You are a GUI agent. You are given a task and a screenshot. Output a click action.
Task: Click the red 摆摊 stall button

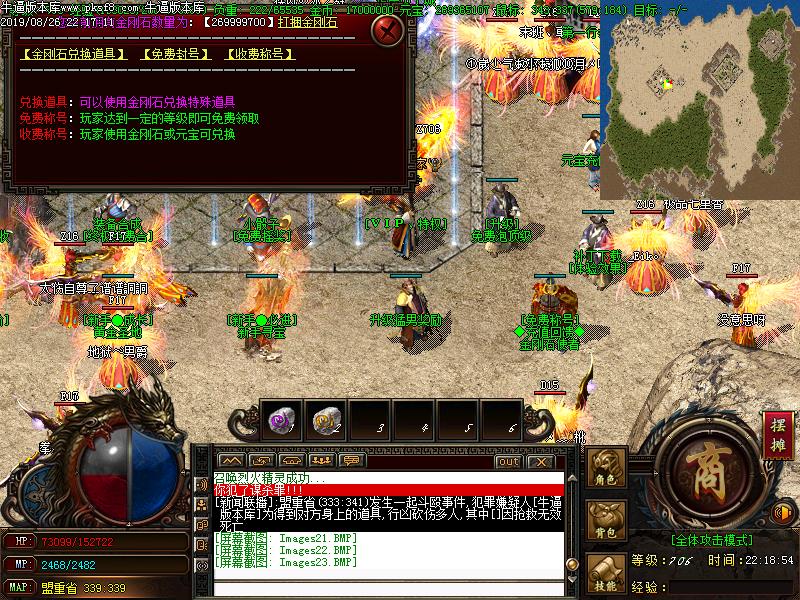pos(776,432)
